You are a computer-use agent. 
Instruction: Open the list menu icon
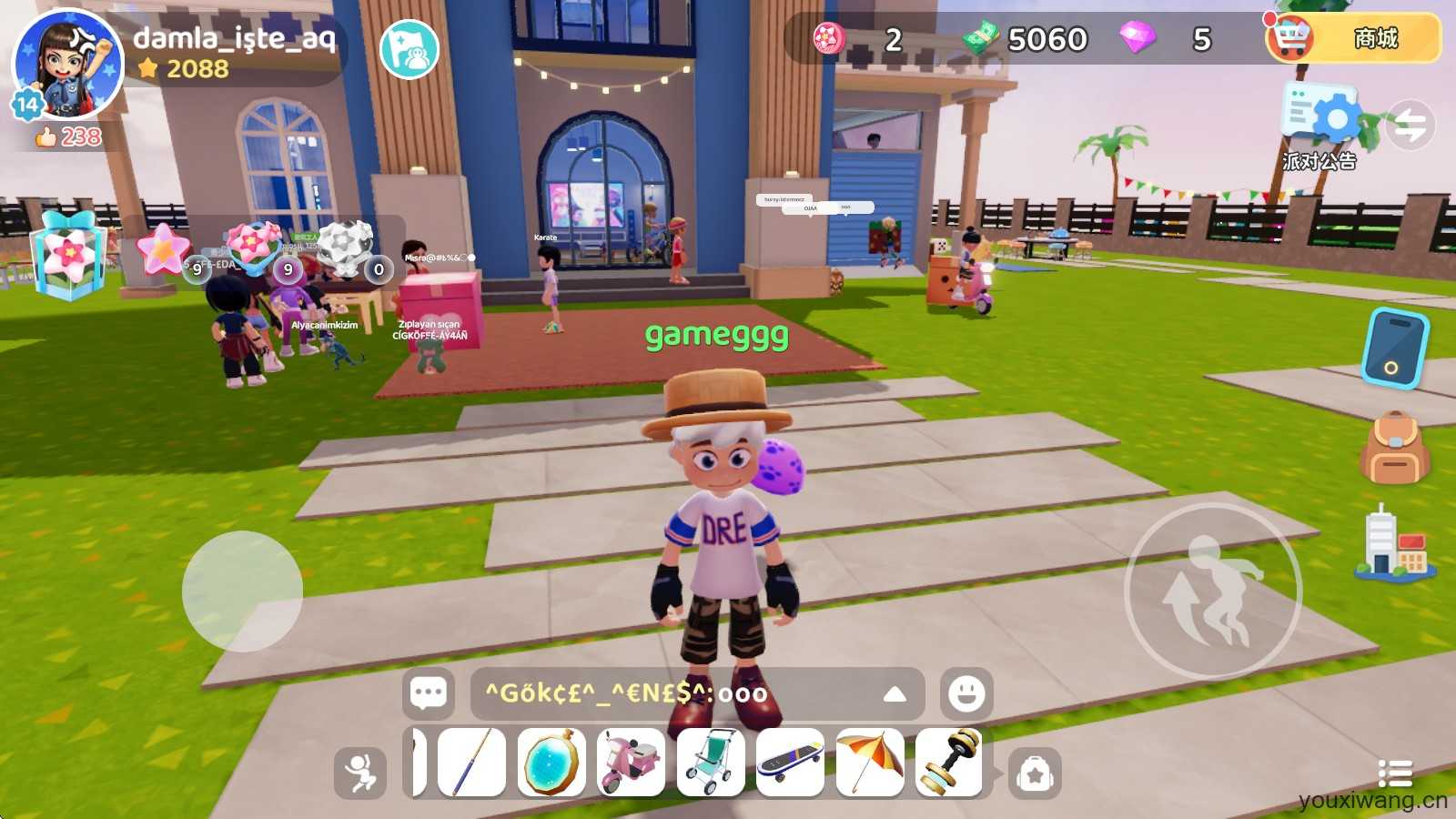point(1394,773)
